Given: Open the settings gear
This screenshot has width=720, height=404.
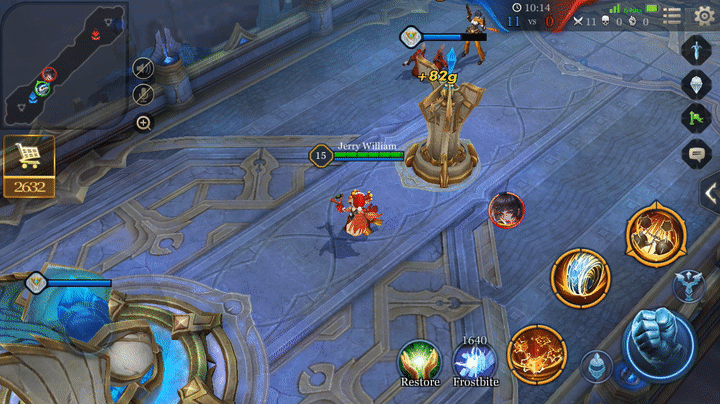Looking at the screenshot, I should [x=704, y=15].
